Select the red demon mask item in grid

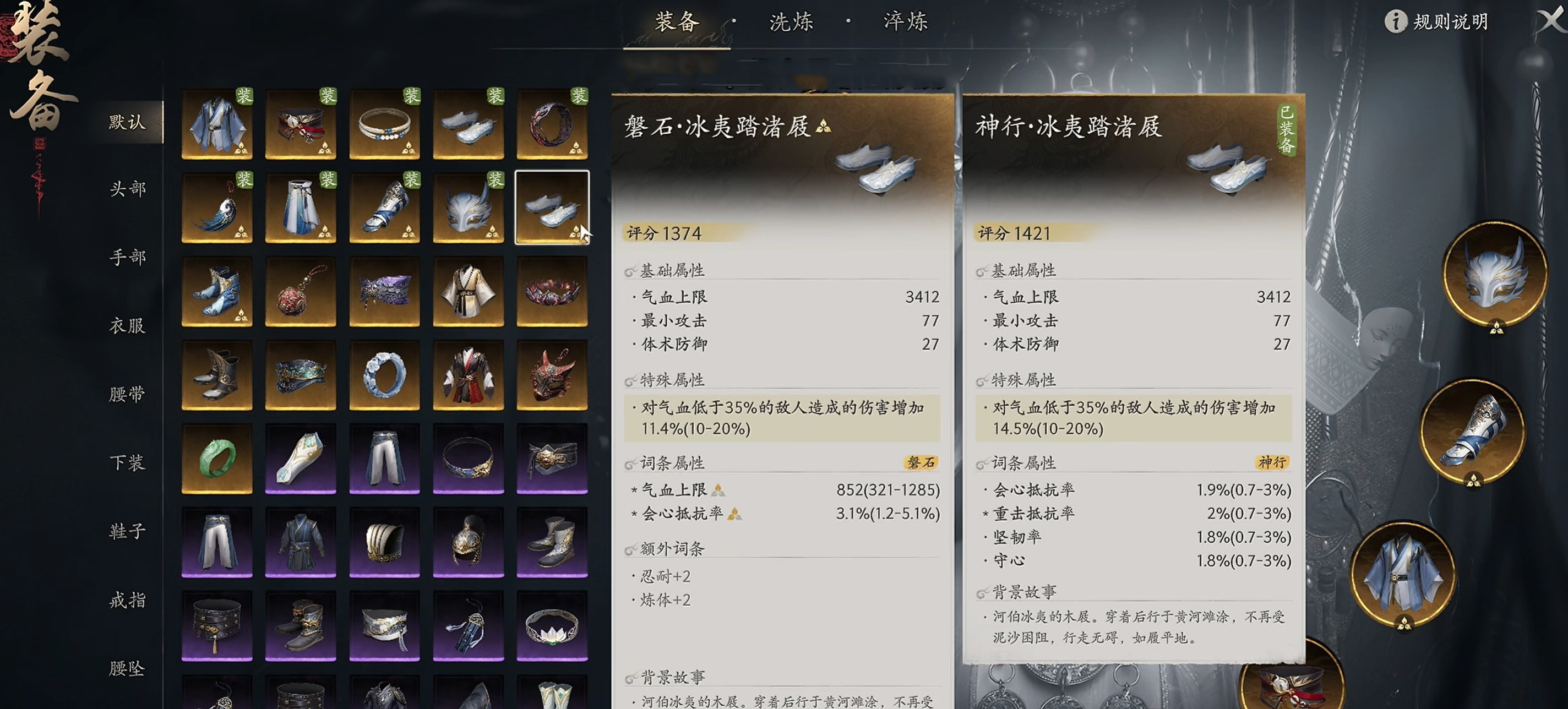[552, 375]
